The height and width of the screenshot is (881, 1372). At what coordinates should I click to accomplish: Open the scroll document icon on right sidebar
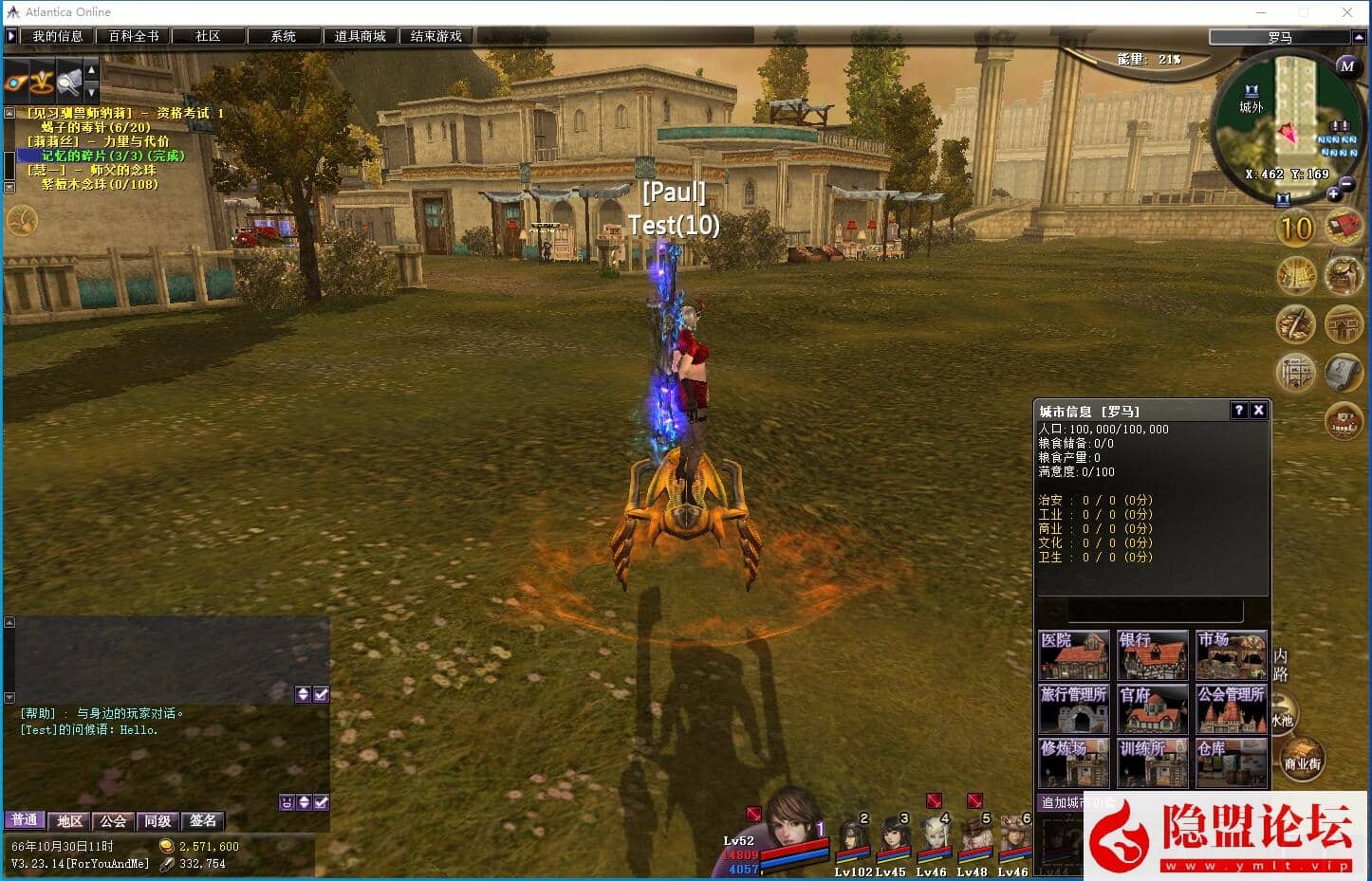tap(1344, 373)
